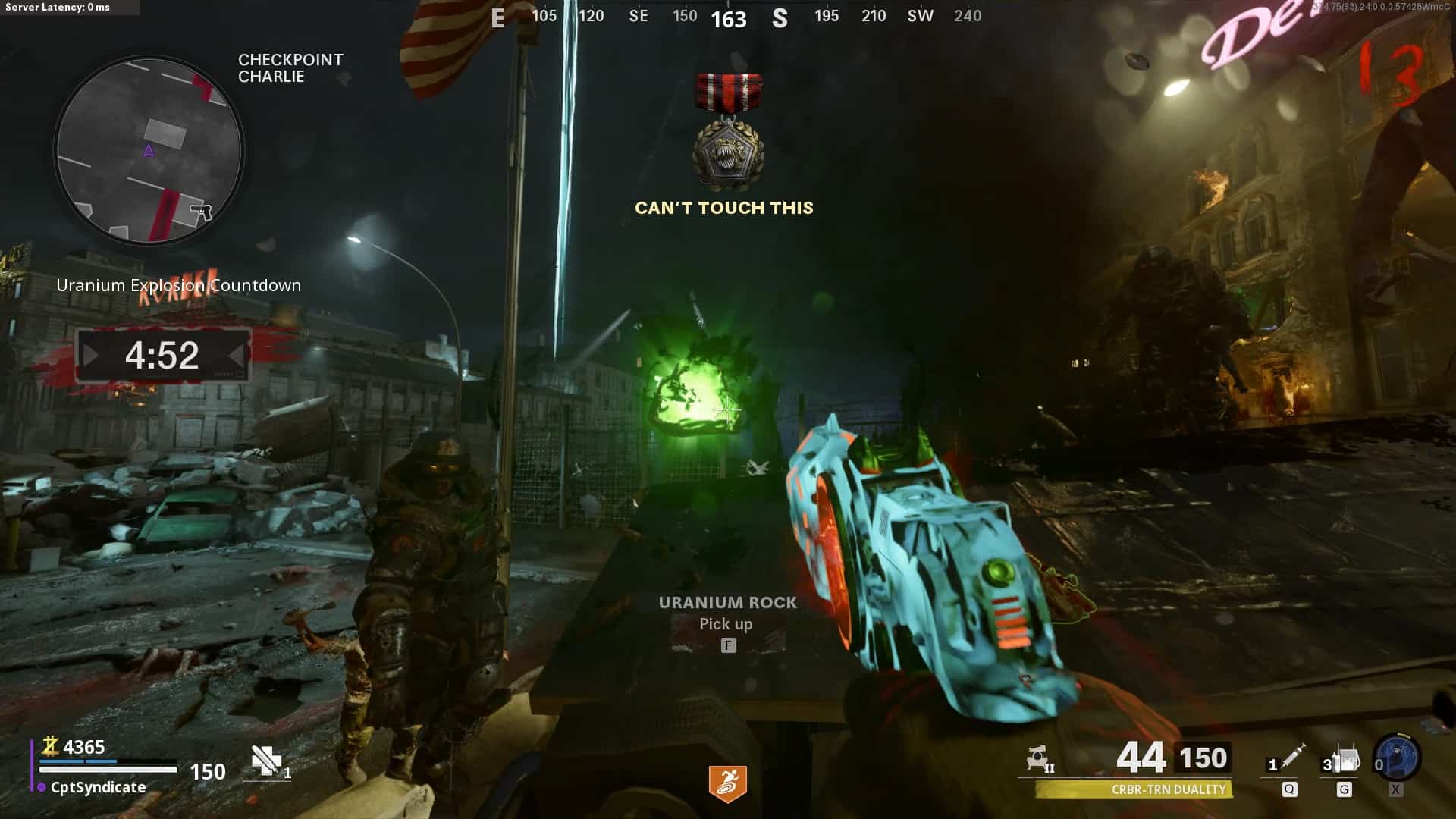Viewport: 1456px width, 819px height.
Task: Click the pistol marker on the minimap
Action: (x=201, y=211)
